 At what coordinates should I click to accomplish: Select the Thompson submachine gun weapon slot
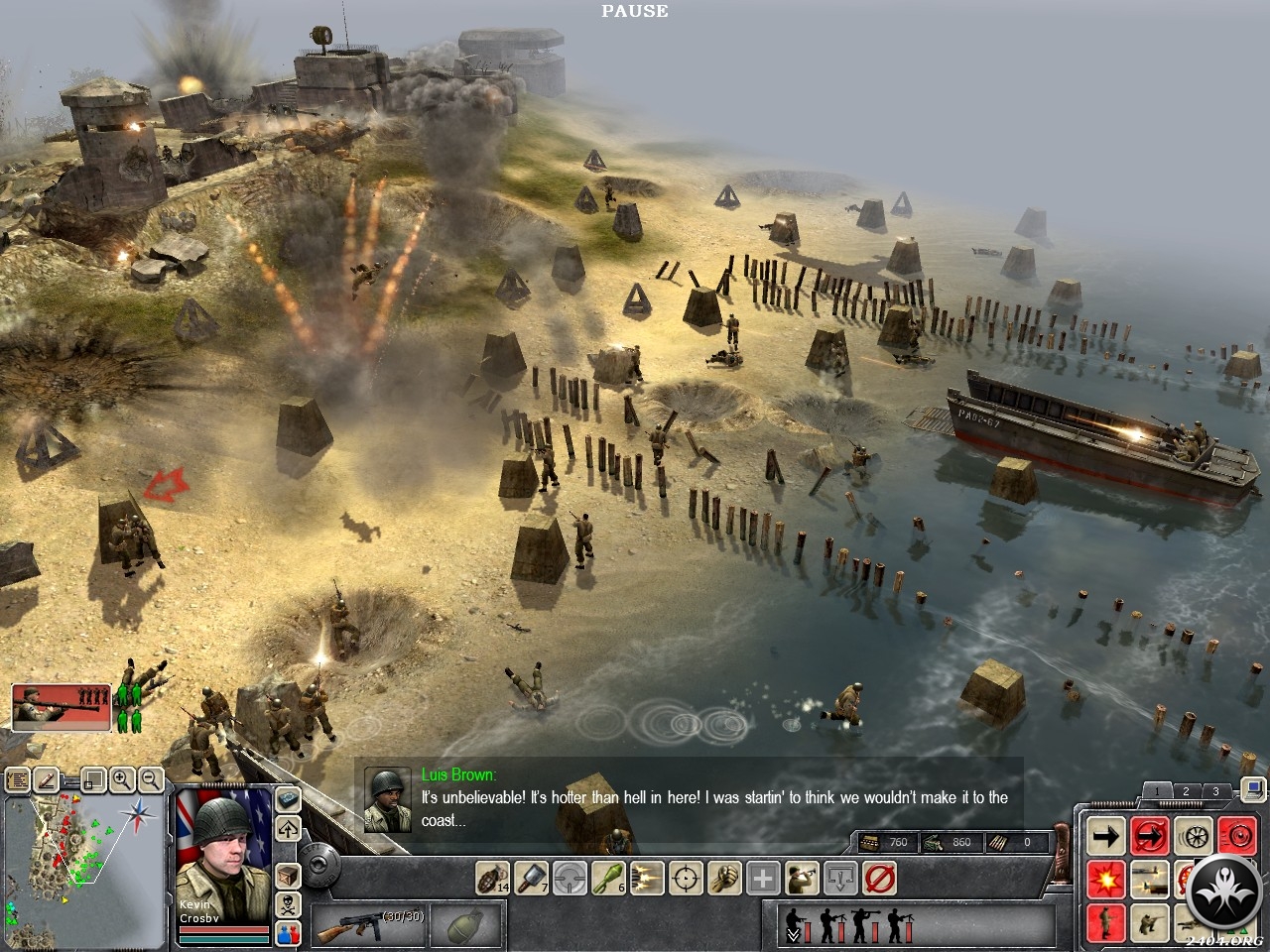(367, 926)
